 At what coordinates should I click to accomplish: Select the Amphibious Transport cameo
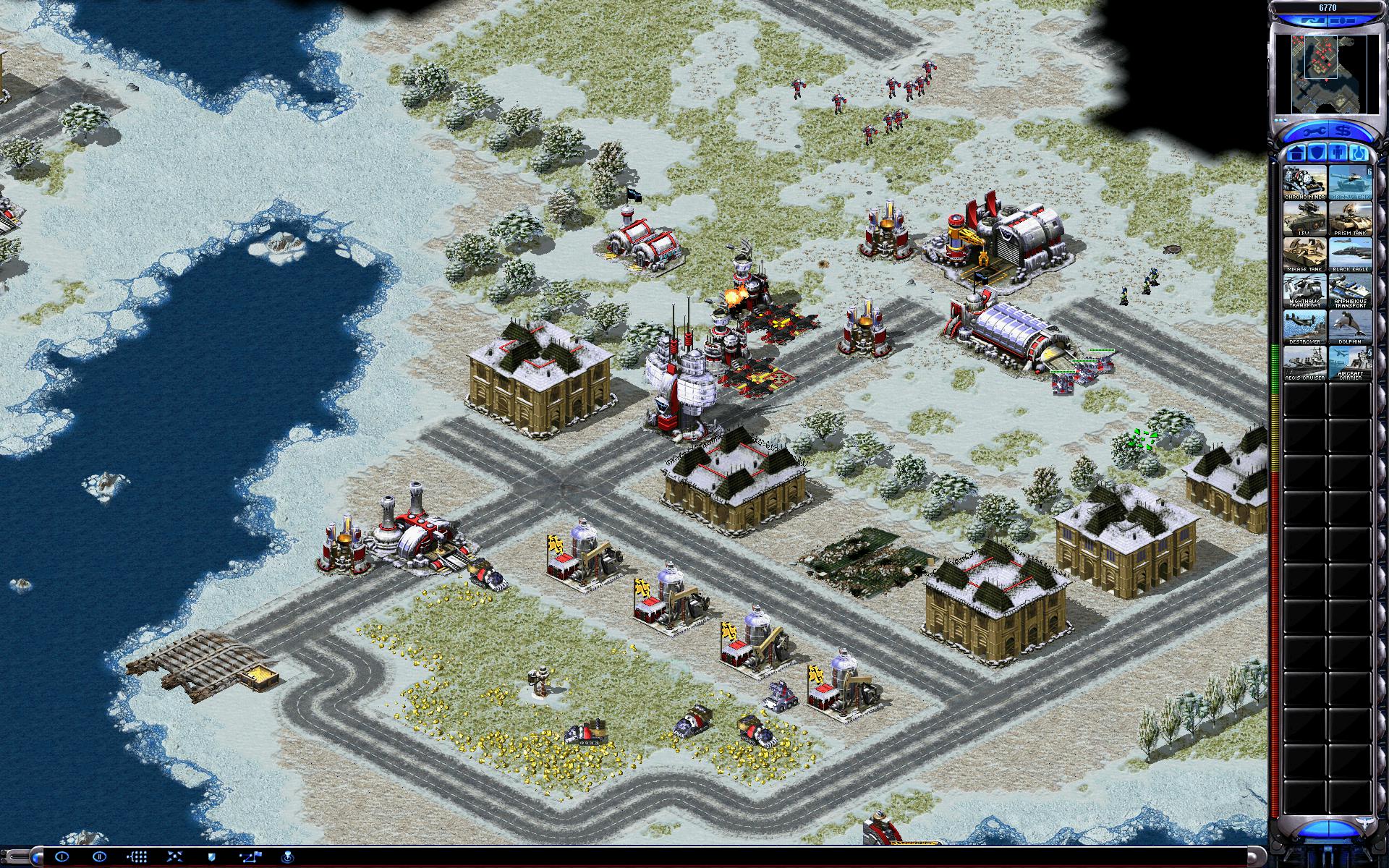[x=1349, y=291]
